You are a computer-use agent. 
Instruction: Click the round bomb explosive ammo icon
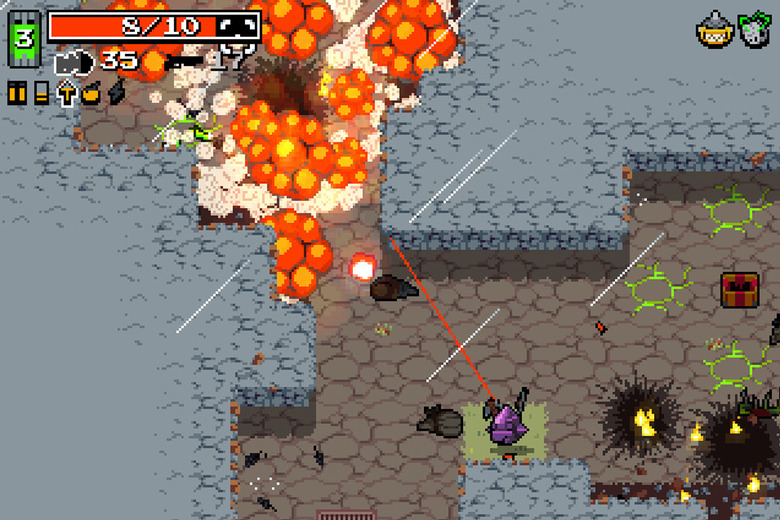pyautogui.click(x=92, y=93)
